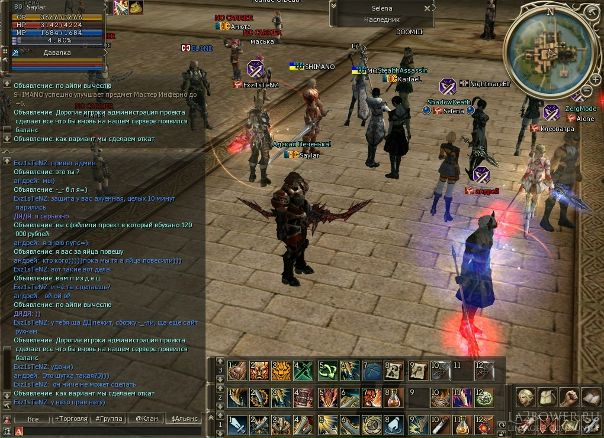The height and width of the screenshot is (438, 604).
Task: Show the $Альянс chat tab
Action: click(185, 419)
